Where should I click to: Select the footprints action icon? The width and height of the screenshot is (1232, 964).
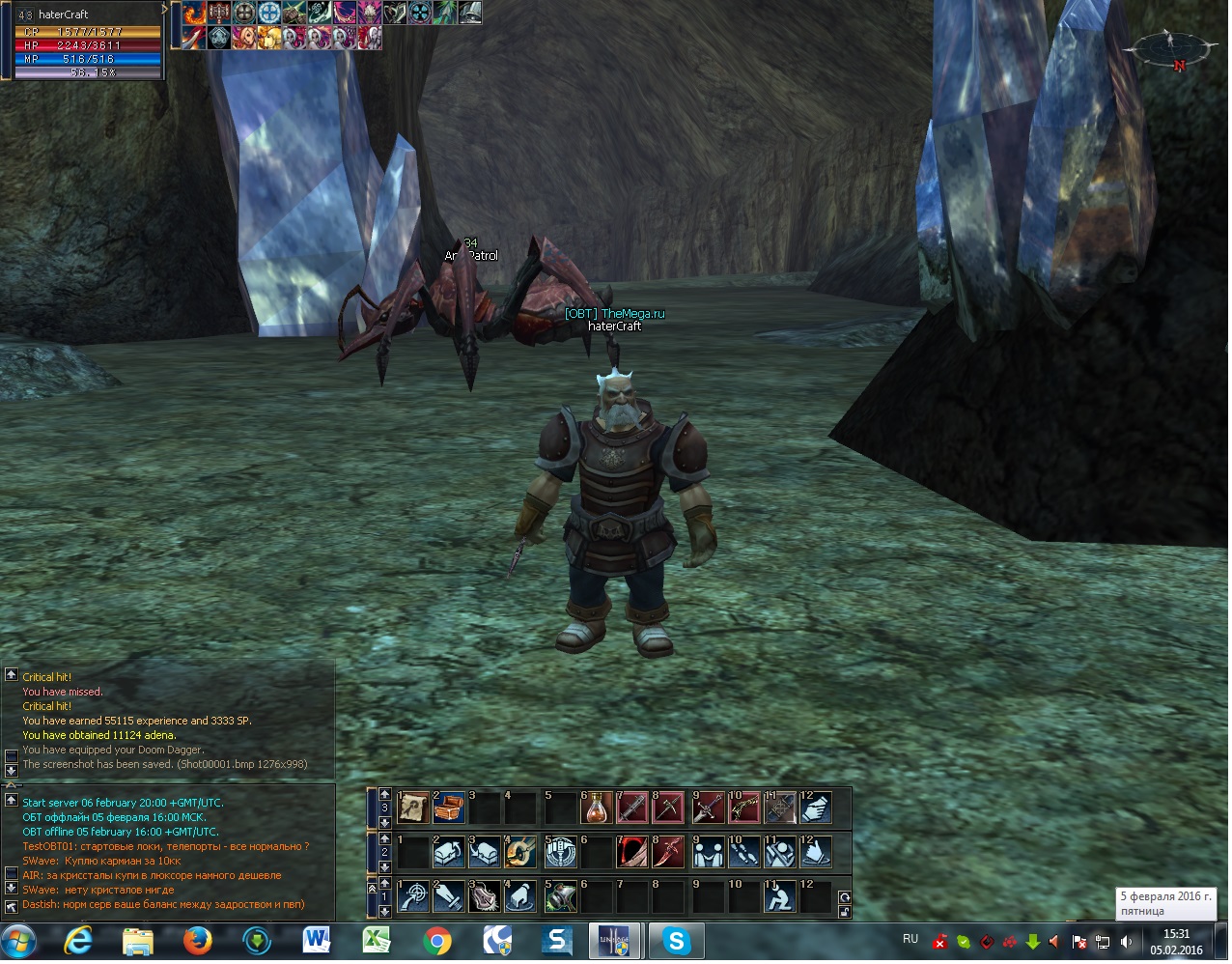click(x=743, y=852)
